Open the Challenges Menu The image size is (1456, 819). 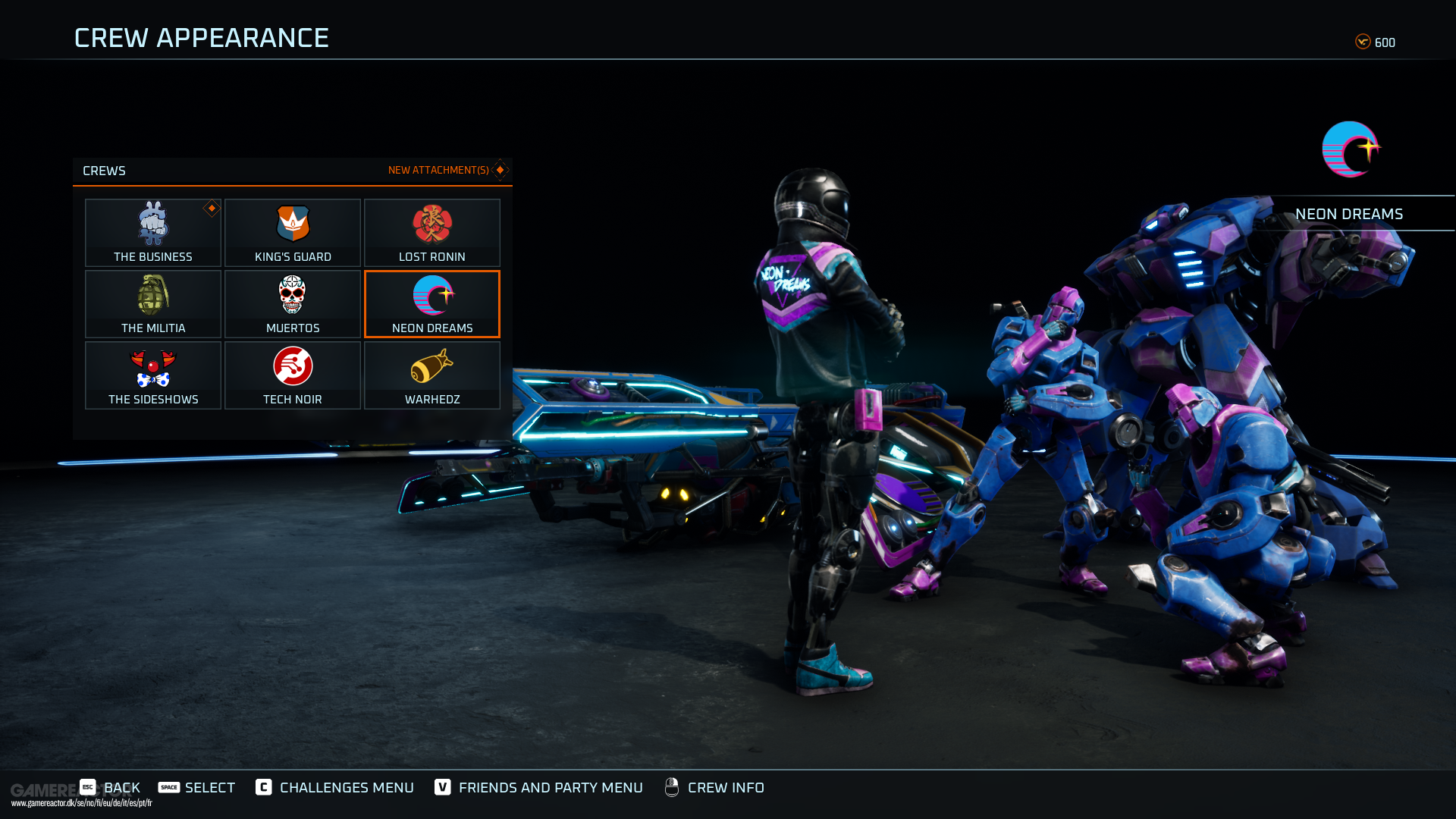(x=335, y=787)
